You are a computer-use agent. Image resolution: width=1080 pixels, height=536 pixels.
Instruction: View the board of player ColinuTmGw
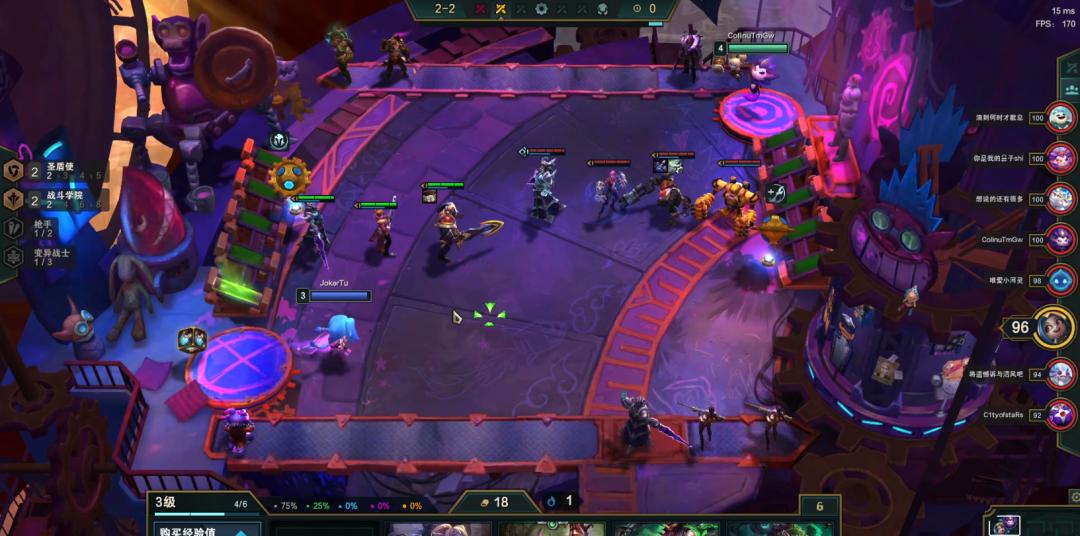point(1059,239)
